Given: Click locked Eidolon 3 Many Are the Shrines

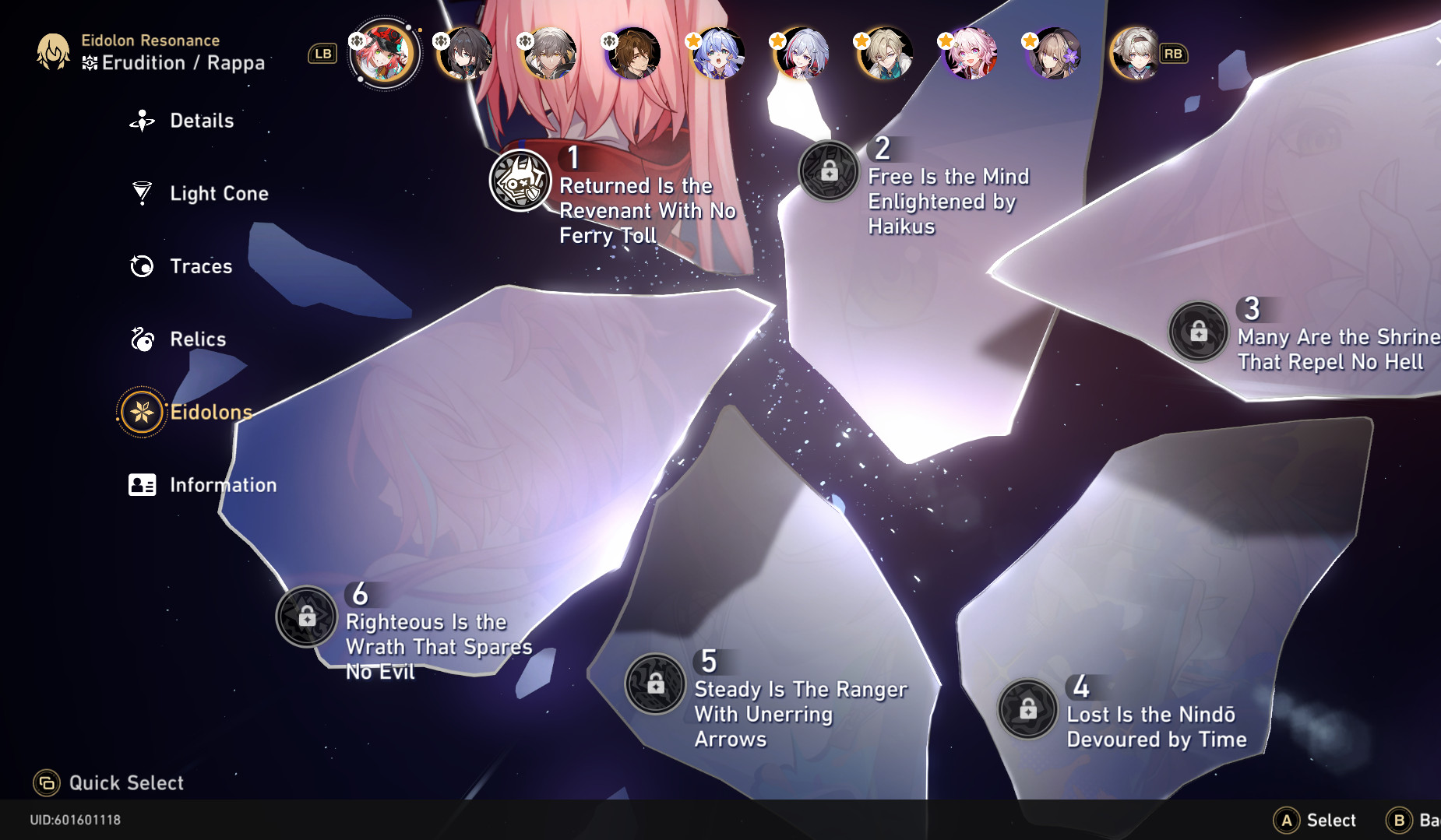Looking at the screenshot, I should click(x=1198, y=332).
